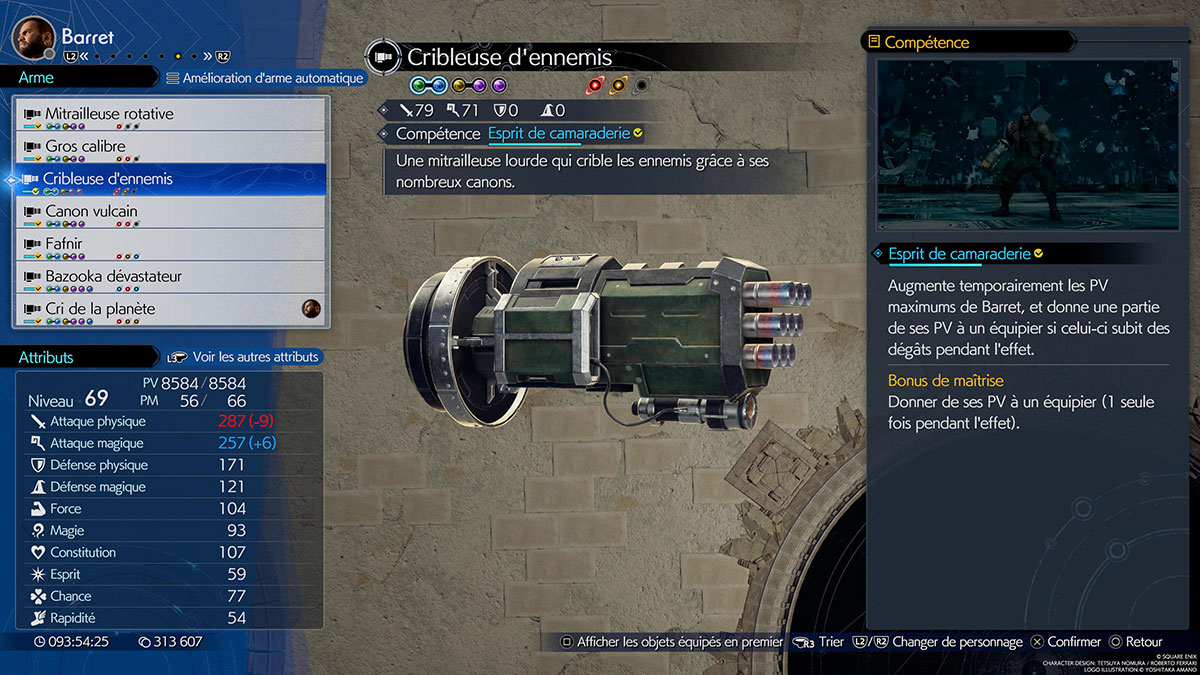Viewport: 1200px width, 675px height.
Task: Toggle Amélioration d'arme automatique
Action: (x=265, y=78)
